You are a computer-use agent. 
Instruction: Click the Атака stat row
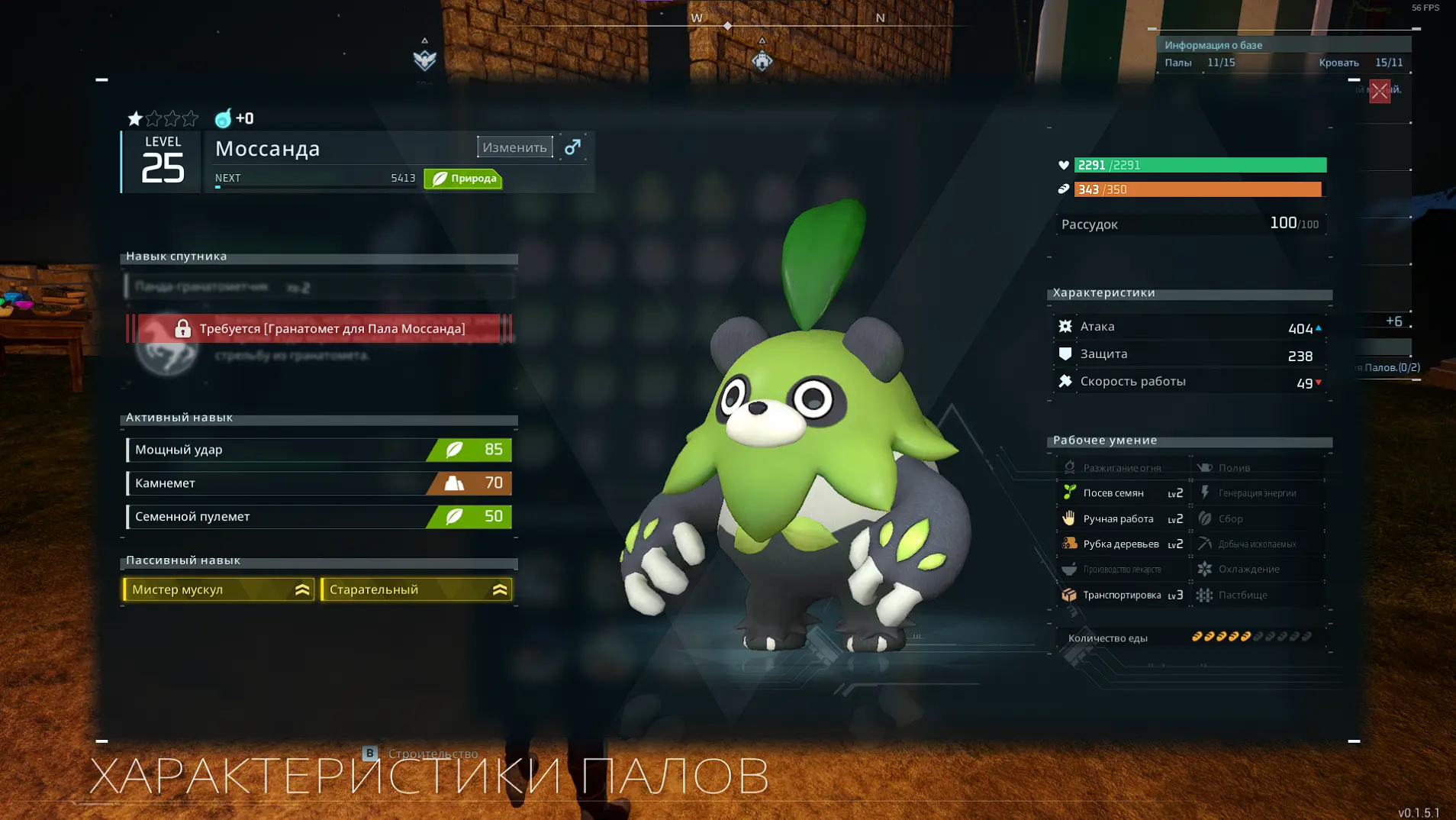coord(1190,328)
